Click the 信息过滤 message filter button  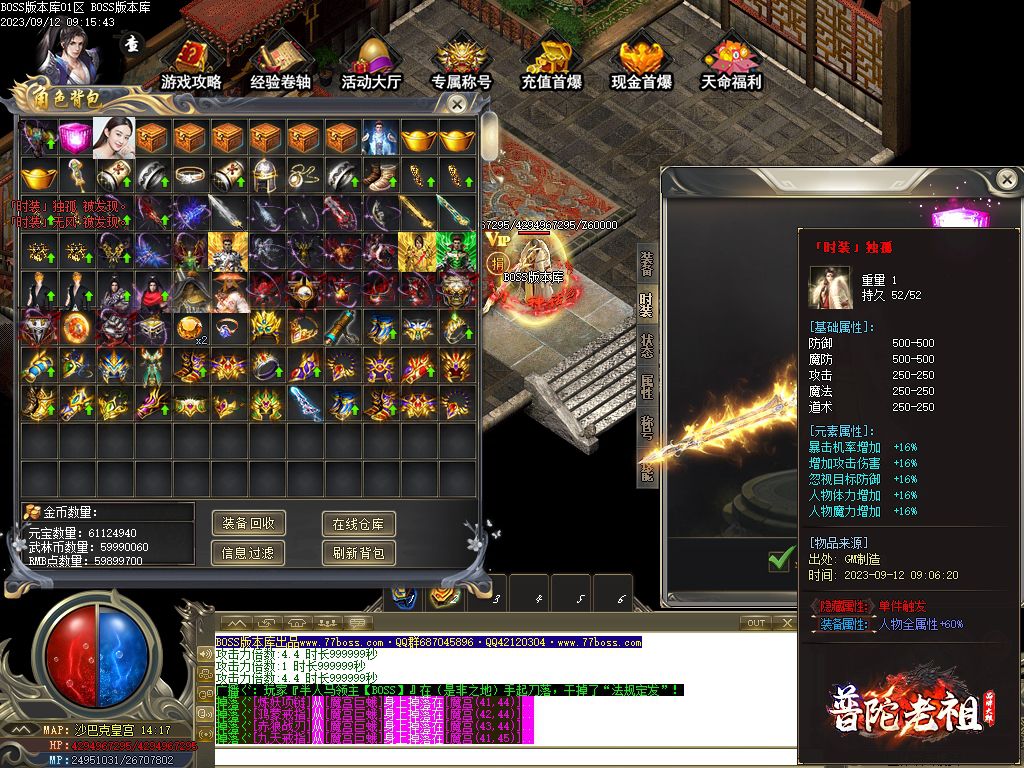tap(248, 553)
